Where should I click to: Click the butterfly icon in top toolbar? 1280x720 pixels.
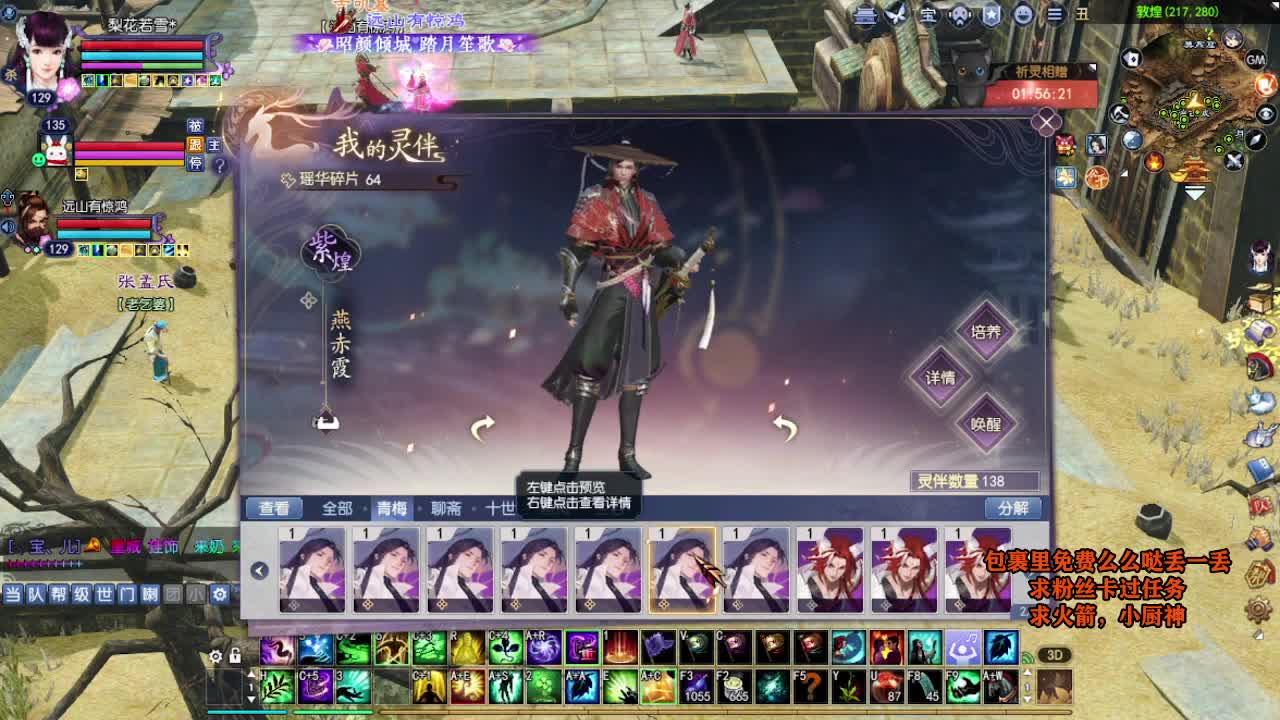[x=896, y=15]
